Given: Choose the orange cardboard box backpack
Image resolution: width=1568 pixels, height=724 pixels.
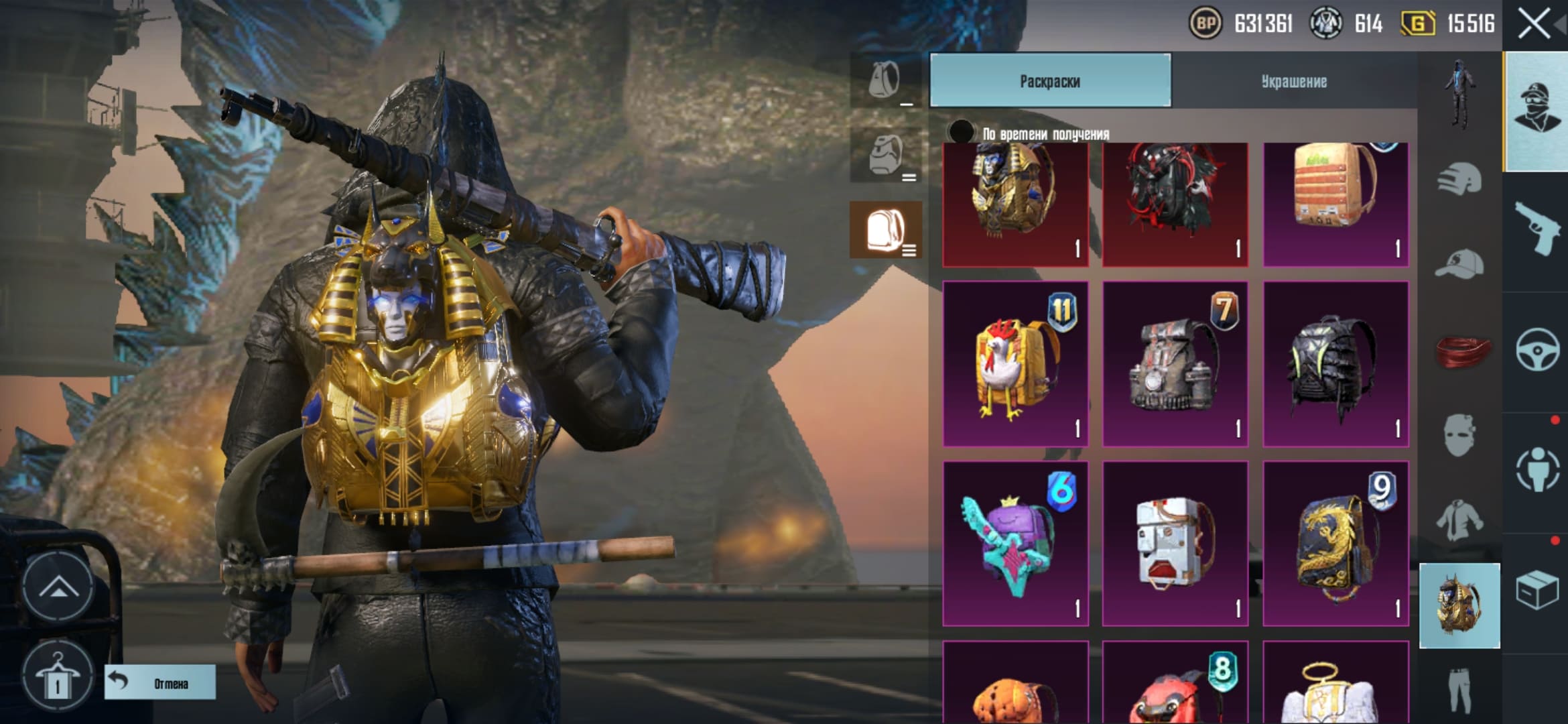Looking at the screenshot, I should point(1335,204).
